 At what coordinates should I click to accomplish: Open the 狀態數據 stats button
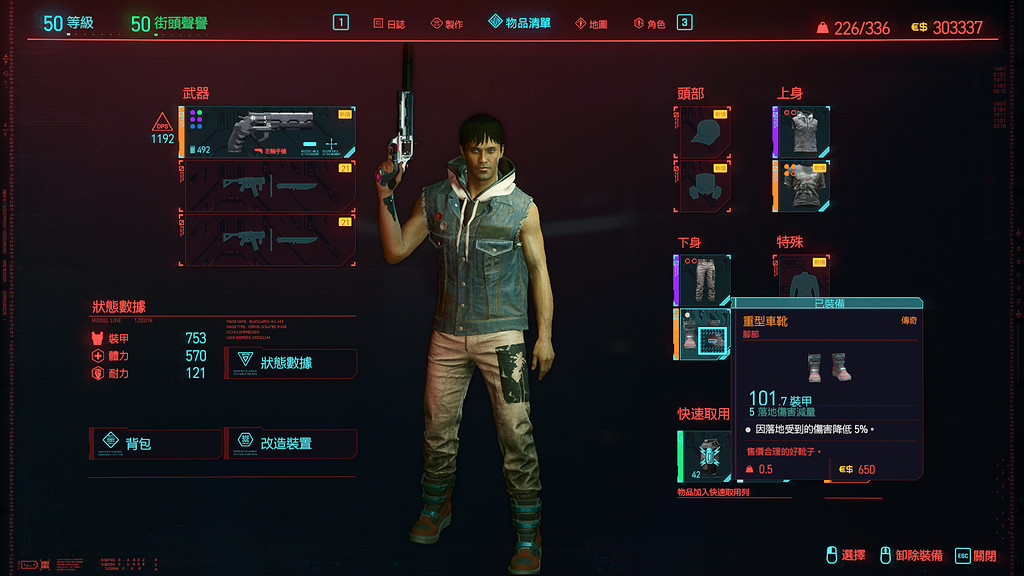pyautogui.click(x=291, y=362)
